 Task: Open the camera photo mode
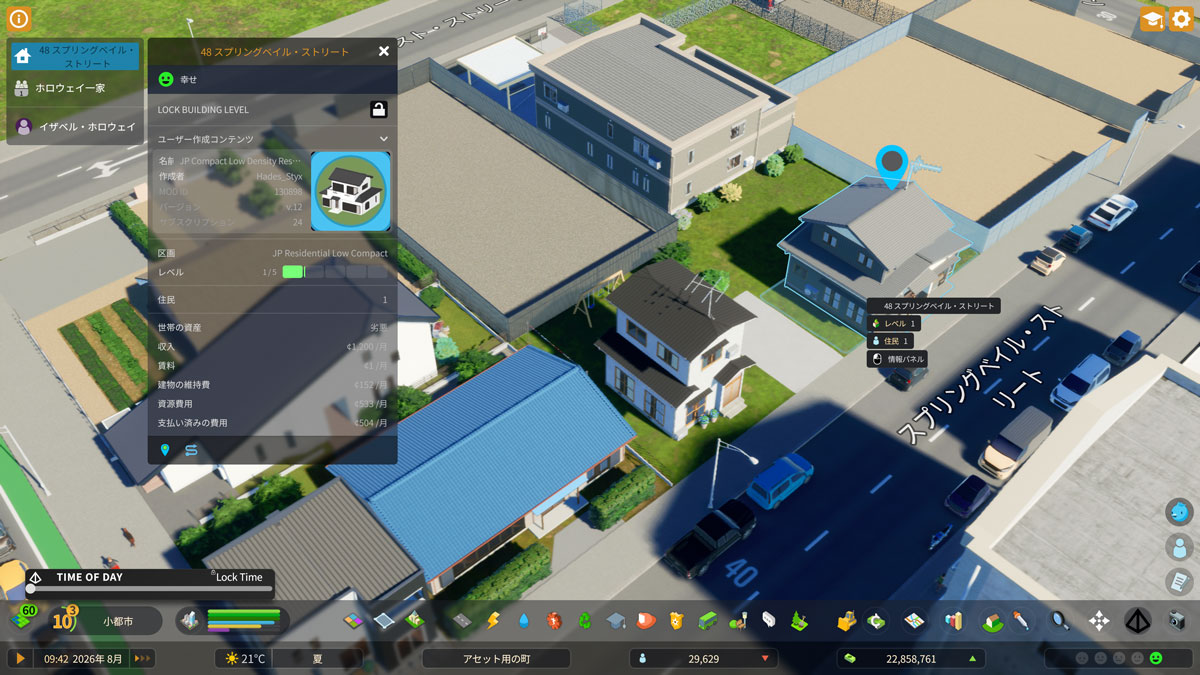click(1177, 621)
